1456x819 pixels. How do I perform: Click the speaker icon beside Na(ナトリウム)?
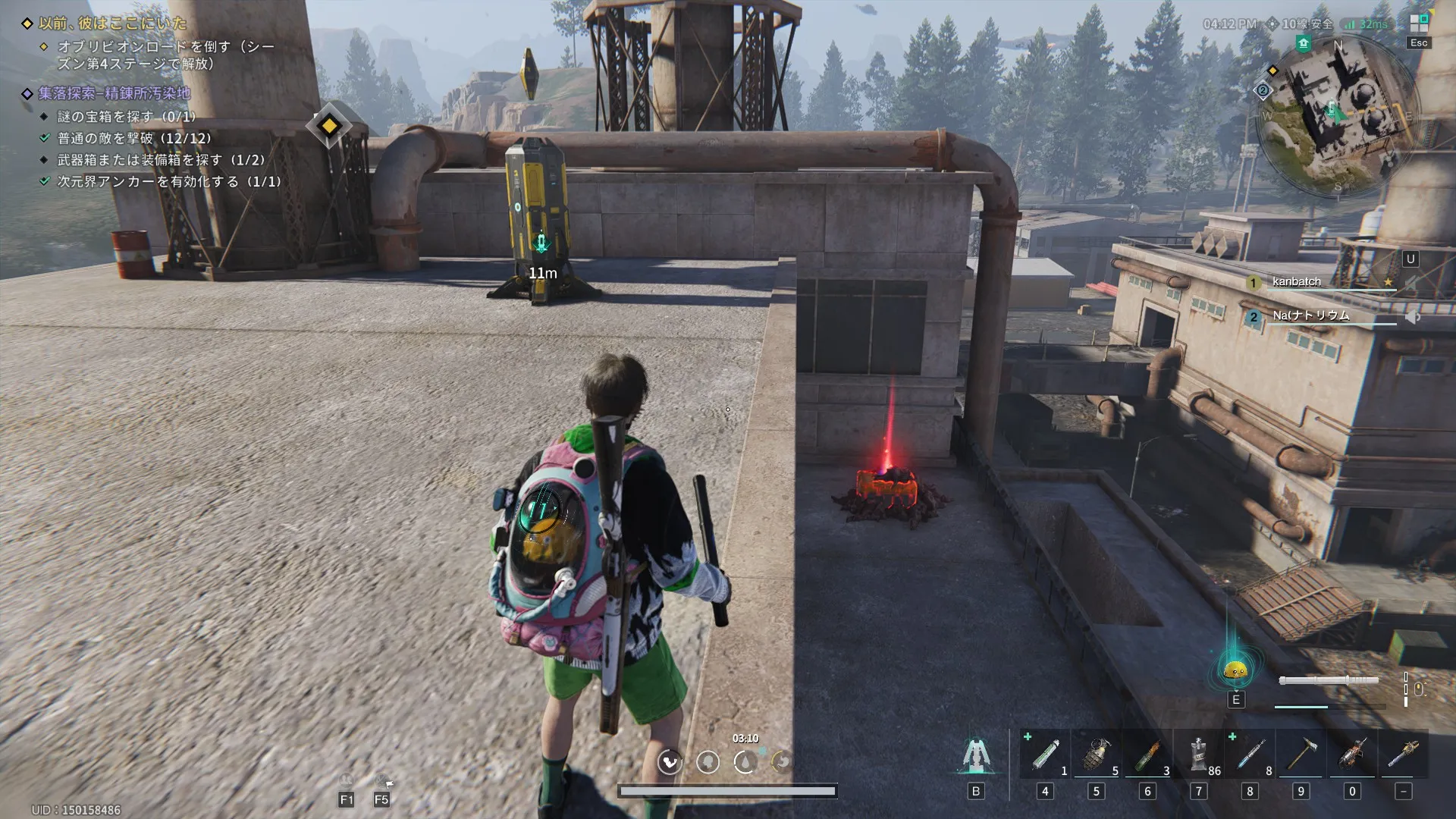1412,317
